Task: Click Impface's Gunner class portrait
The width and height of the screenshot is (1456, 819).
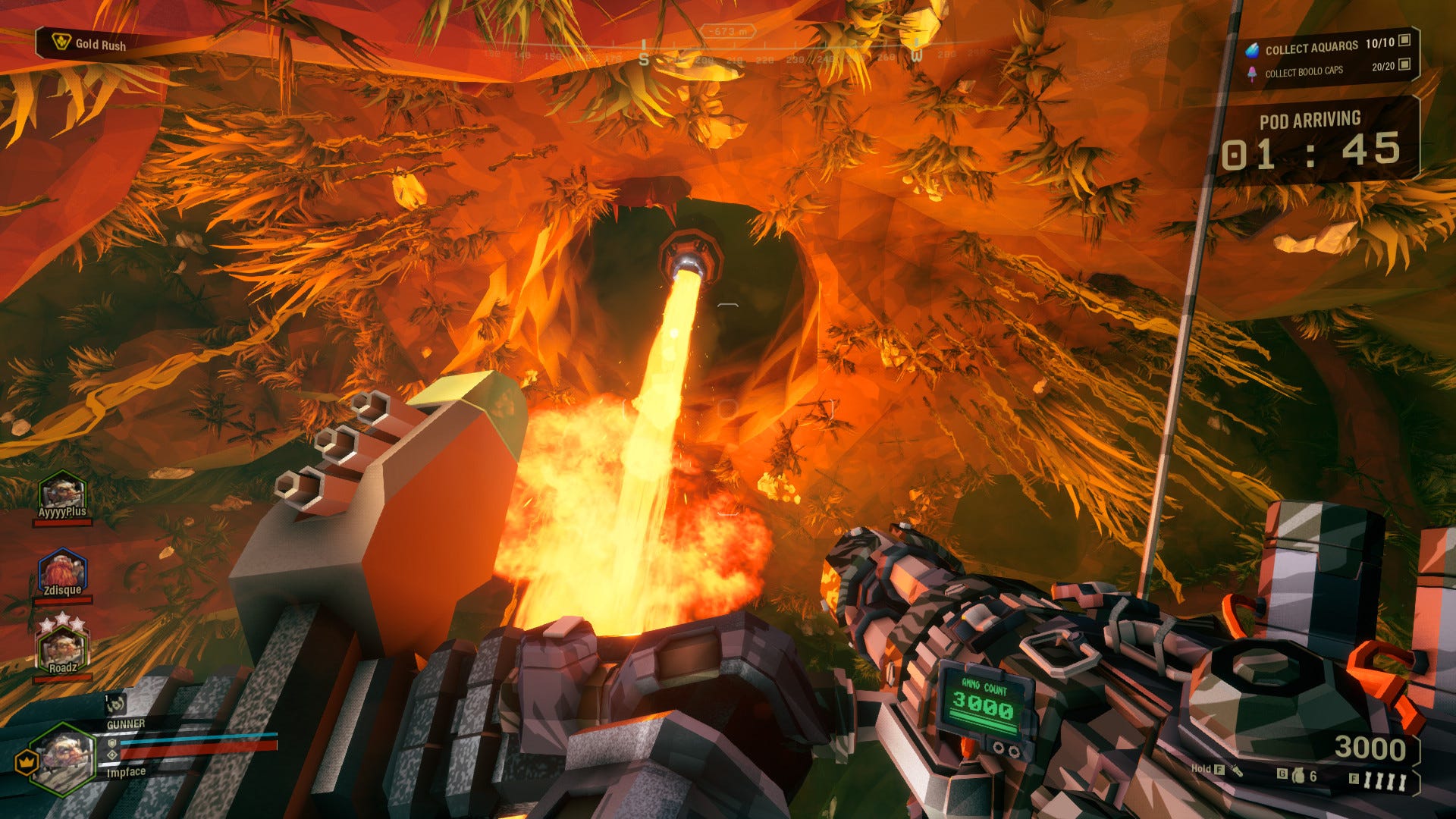Action: (63, 757)
